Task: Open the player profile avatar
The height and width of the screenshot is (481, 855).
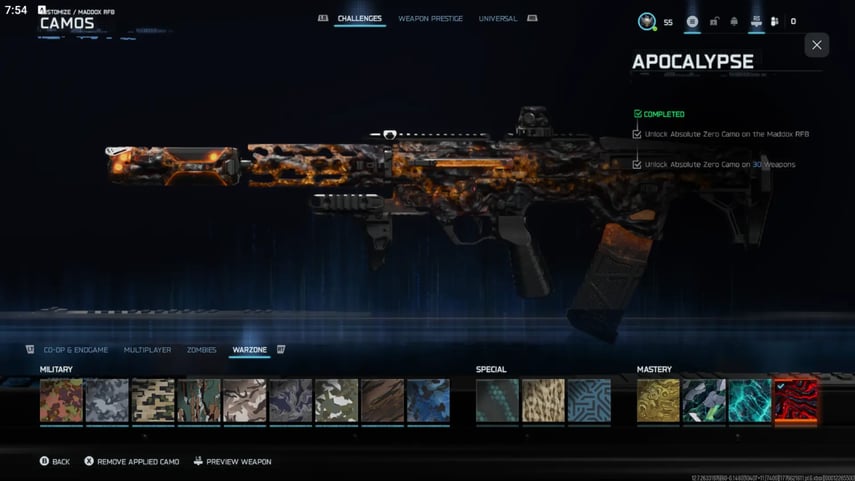Action: click(648, 21)
